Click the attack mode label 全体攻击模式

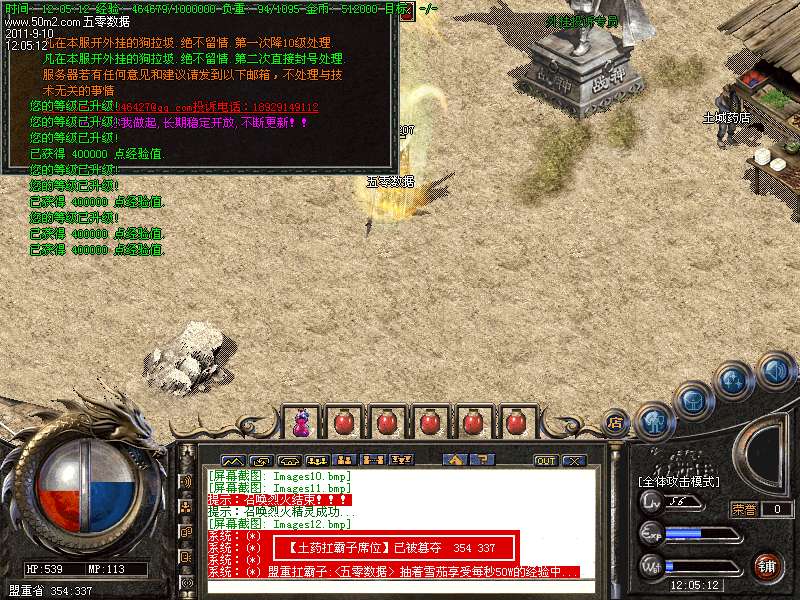click(680, 482)
